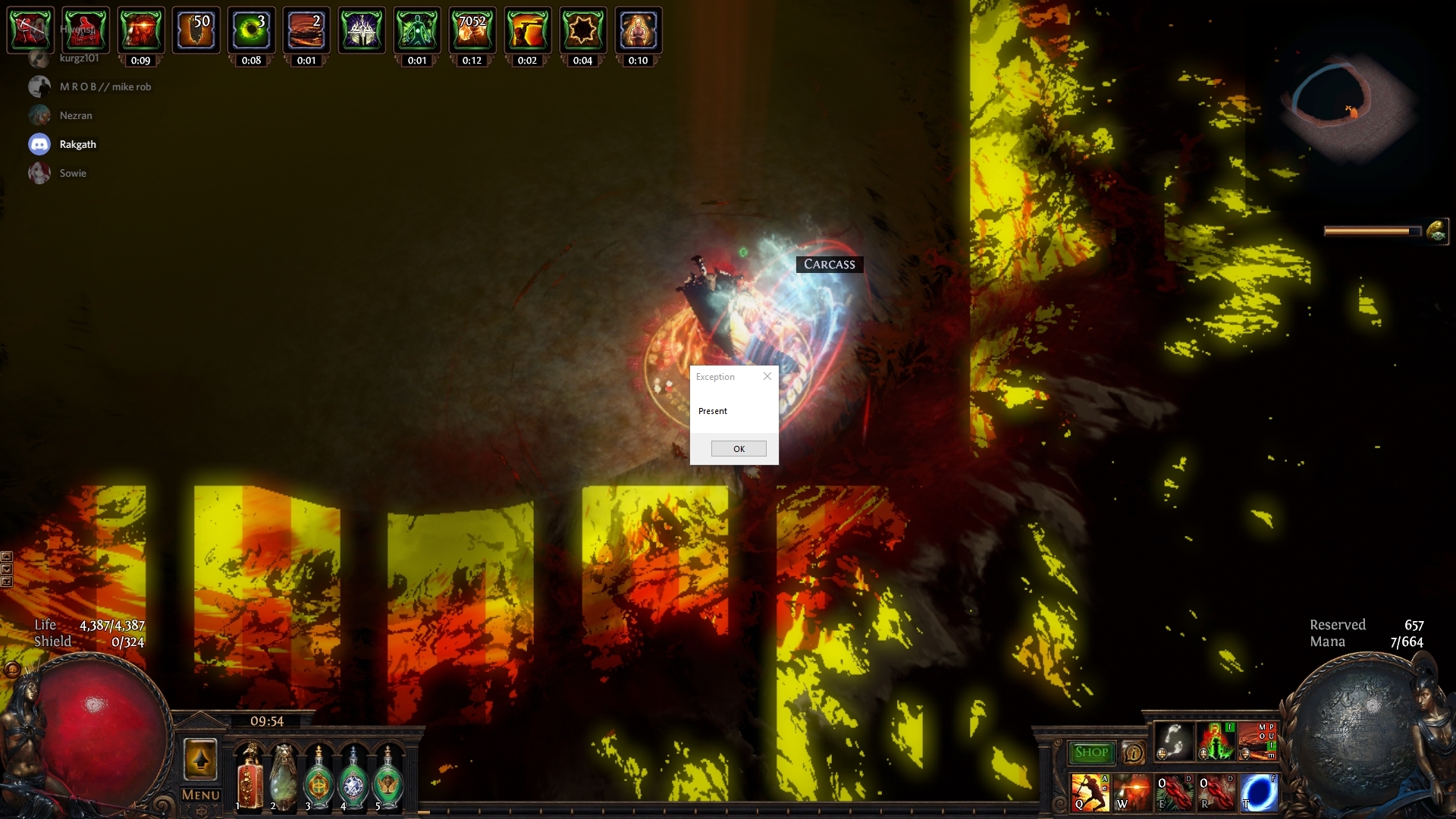The image size is (1456, 819).
Task: Select Sowie in the Discord overlay
Action: [x=73, y=173]
